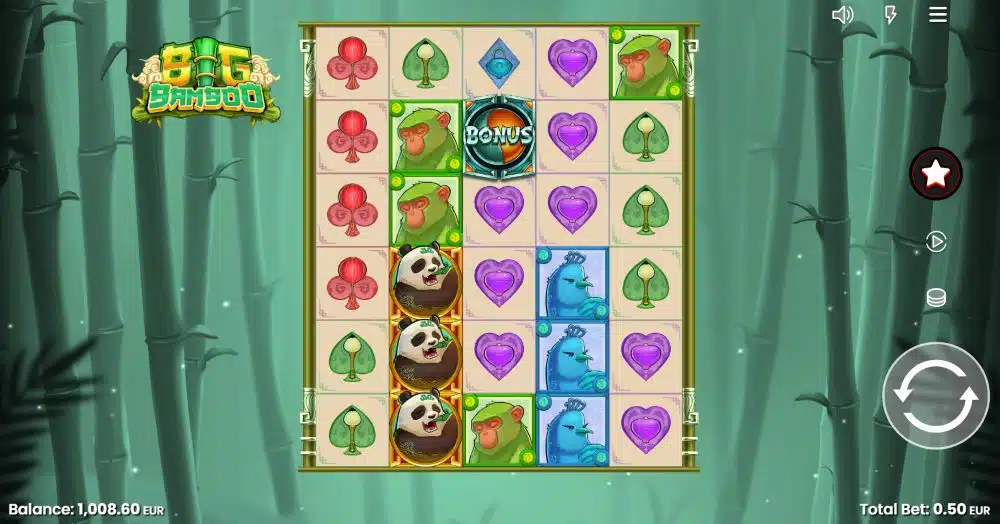Spin the reels with the circular arrows button
This screenshot has height=524, width=1000.
tap(935, 395)
